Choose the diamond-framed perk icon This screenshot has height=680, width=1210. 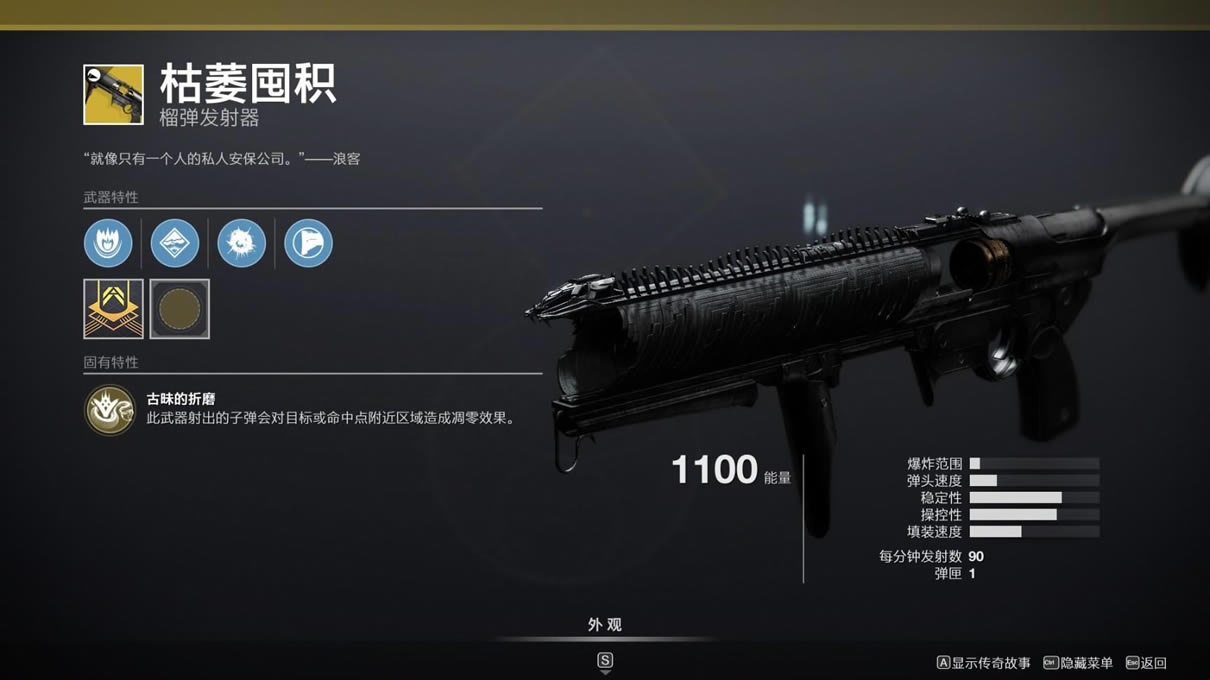[175, 243]
